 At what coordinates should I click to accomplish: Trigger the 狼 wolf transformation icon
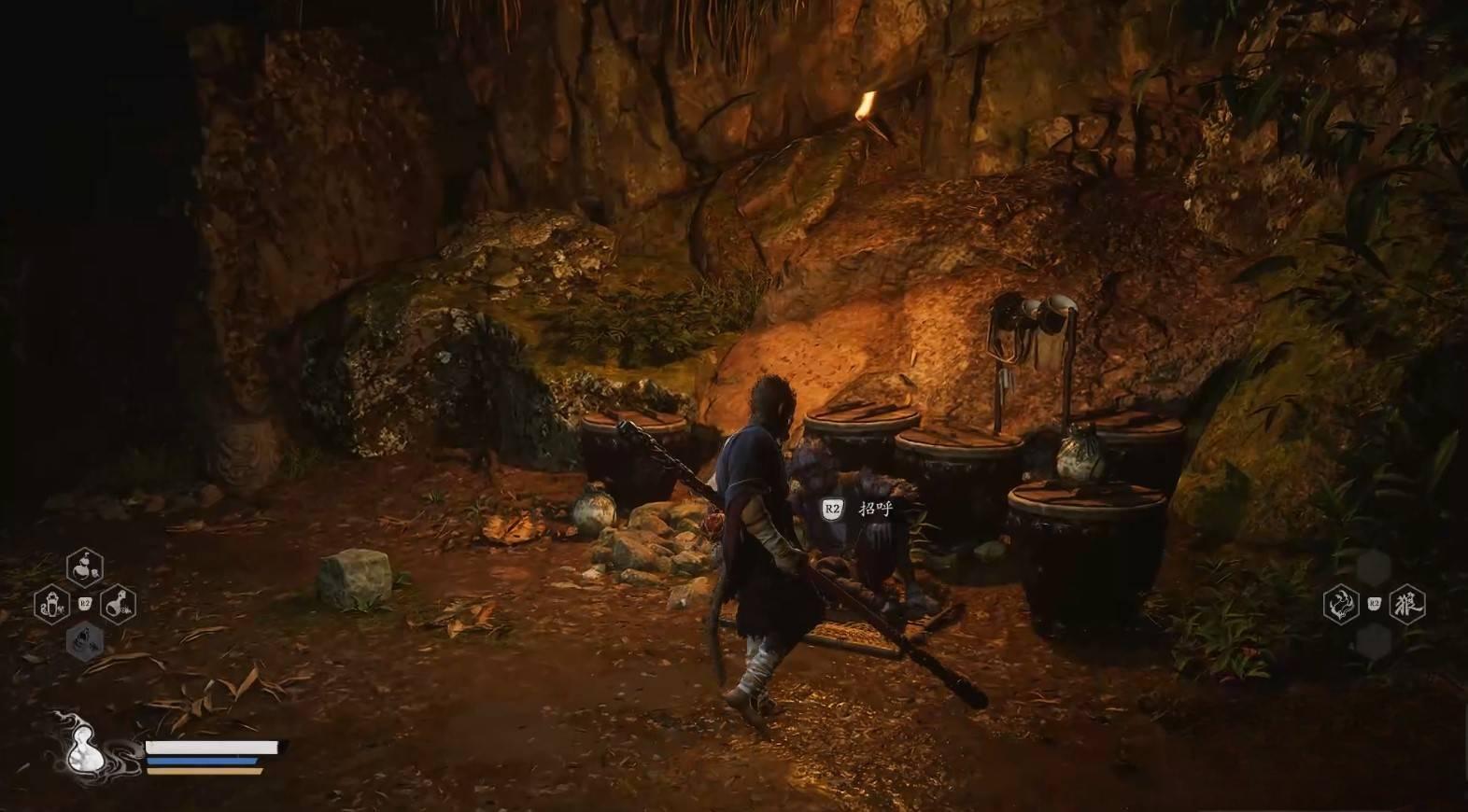[1407, 605]
